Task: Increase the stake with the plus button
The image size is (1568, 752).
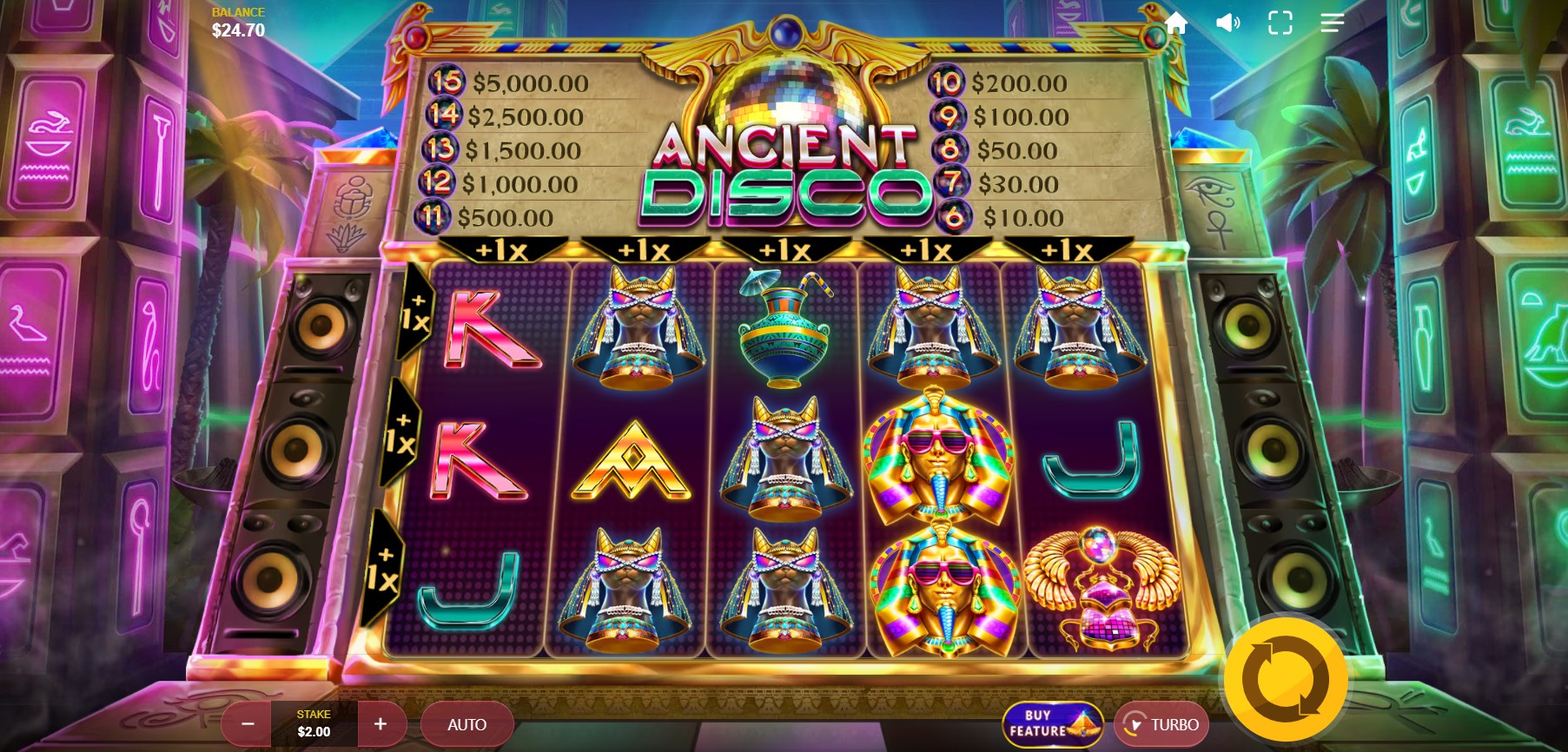Action: pyautogui.click(x=381, y=723)
